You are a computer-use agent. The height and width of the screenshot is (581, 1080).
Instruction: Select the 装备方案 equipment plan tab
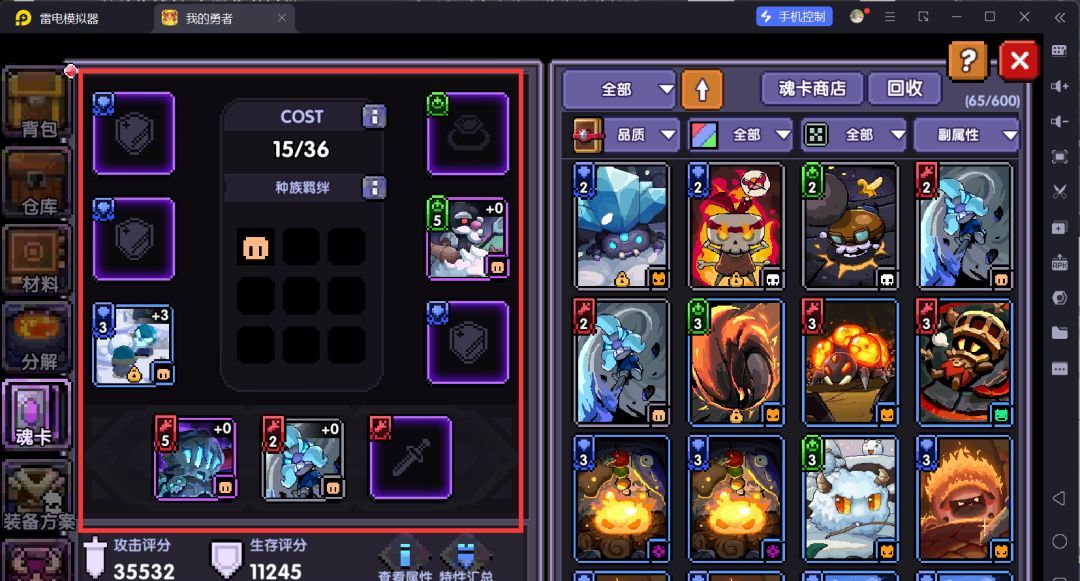pyautogui.click(x=37, y=495)
